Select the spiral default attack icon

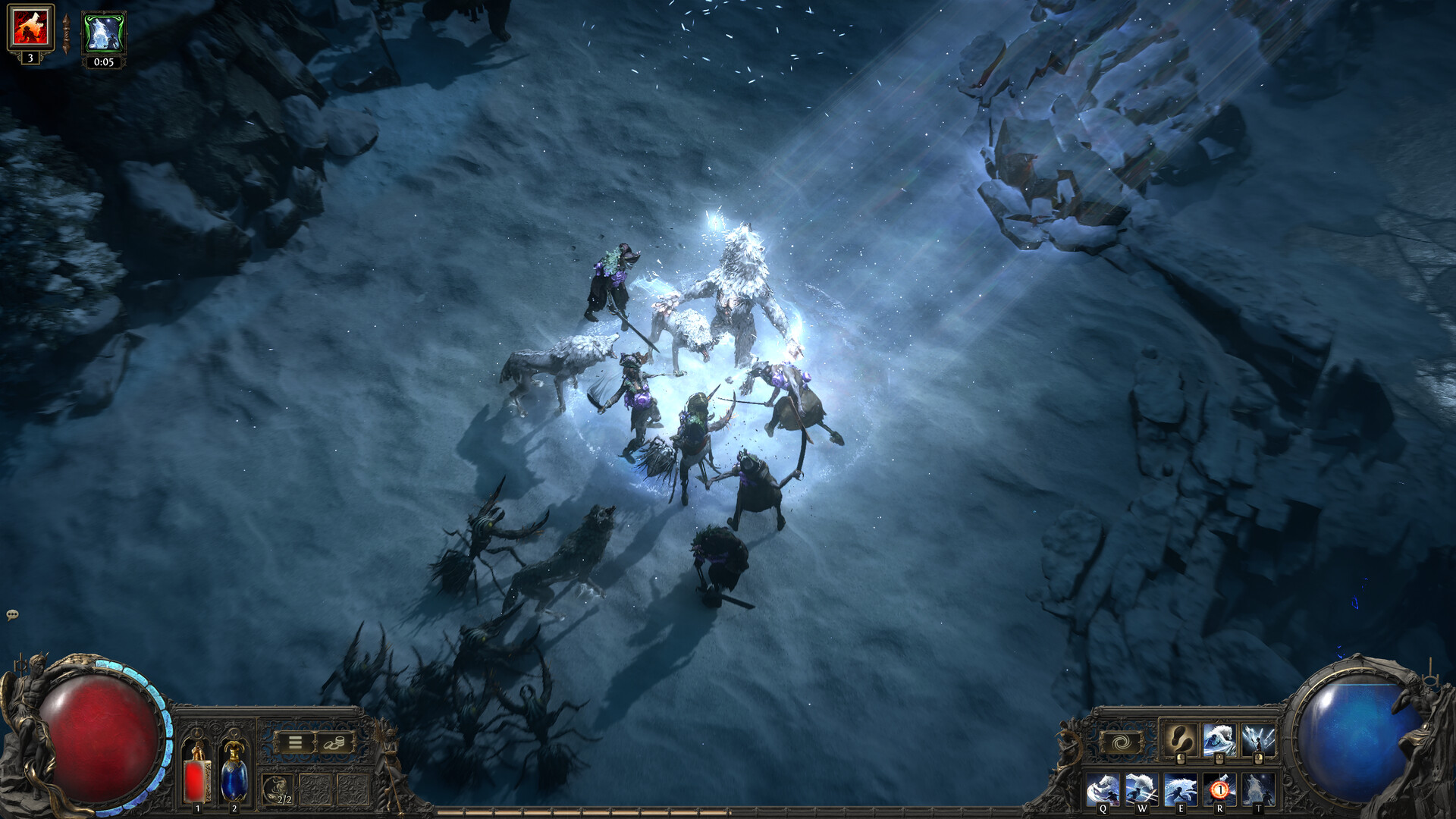(1120, 742)
